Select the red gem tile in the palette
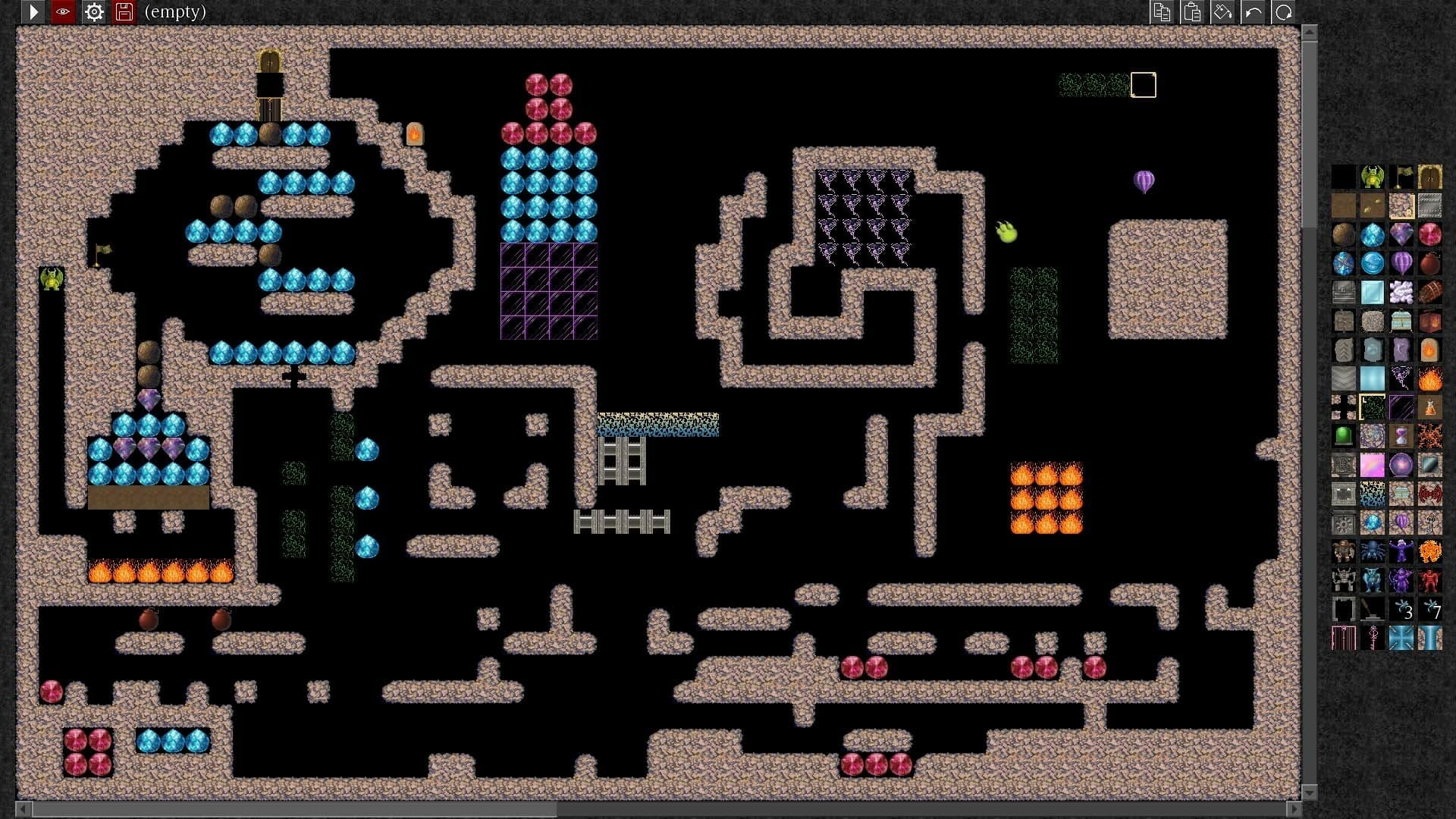This screenshot has height=819, width=1456. [1429, 234]
